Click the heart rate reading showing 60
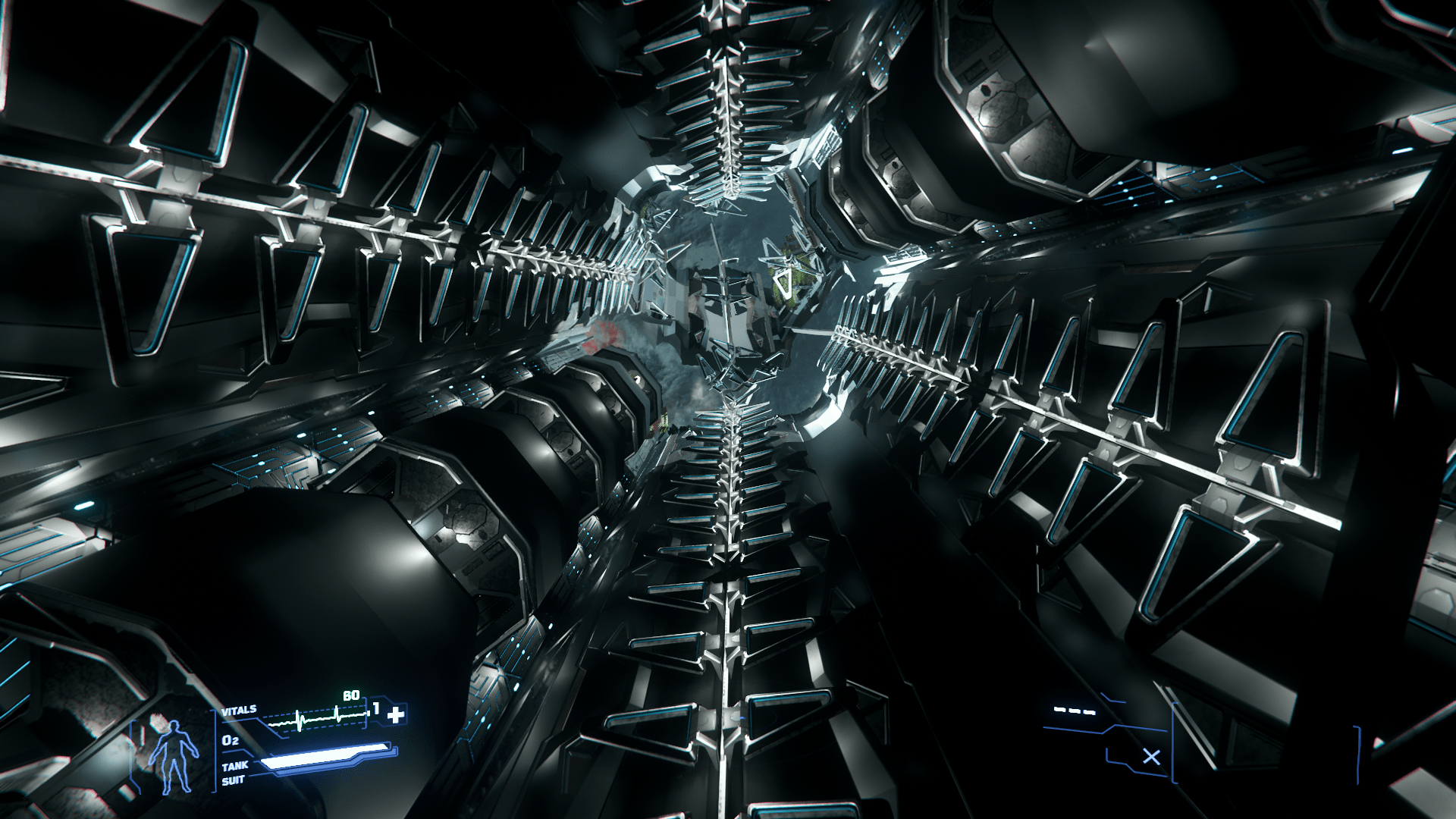1456x819 pixels. 353,695
